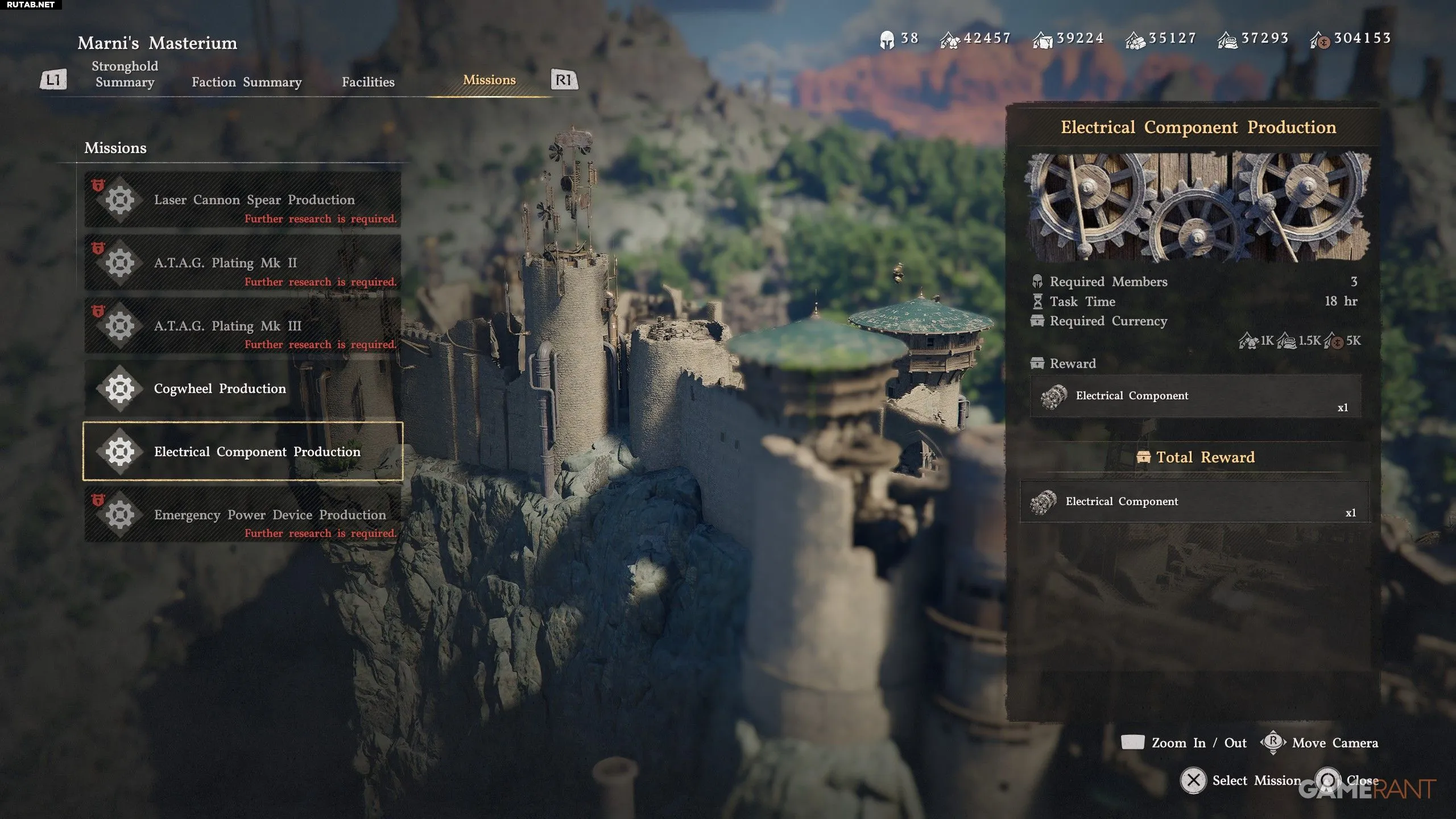Click the Electrical Component entry under Total Reward

(1194, 502)
